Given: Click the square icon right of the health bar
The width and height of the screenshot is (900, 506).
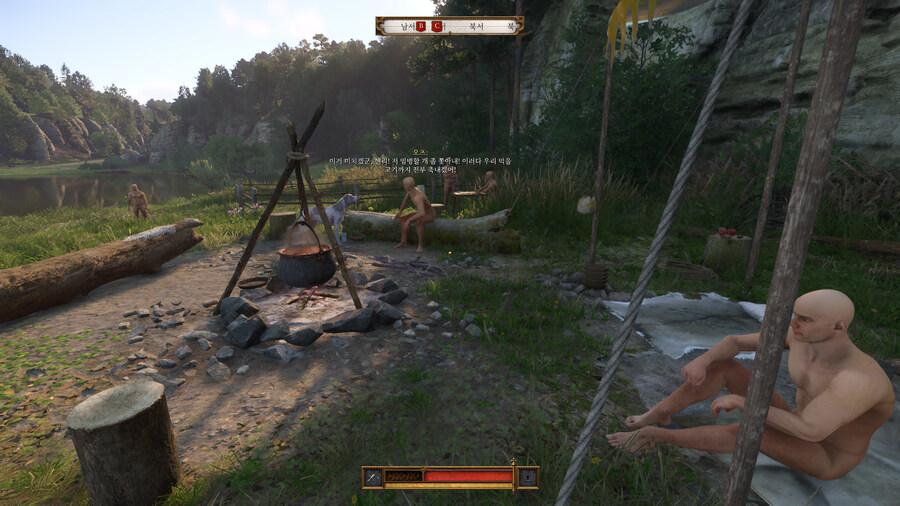Looking at the screenshot, I should (x=526, y=477).
